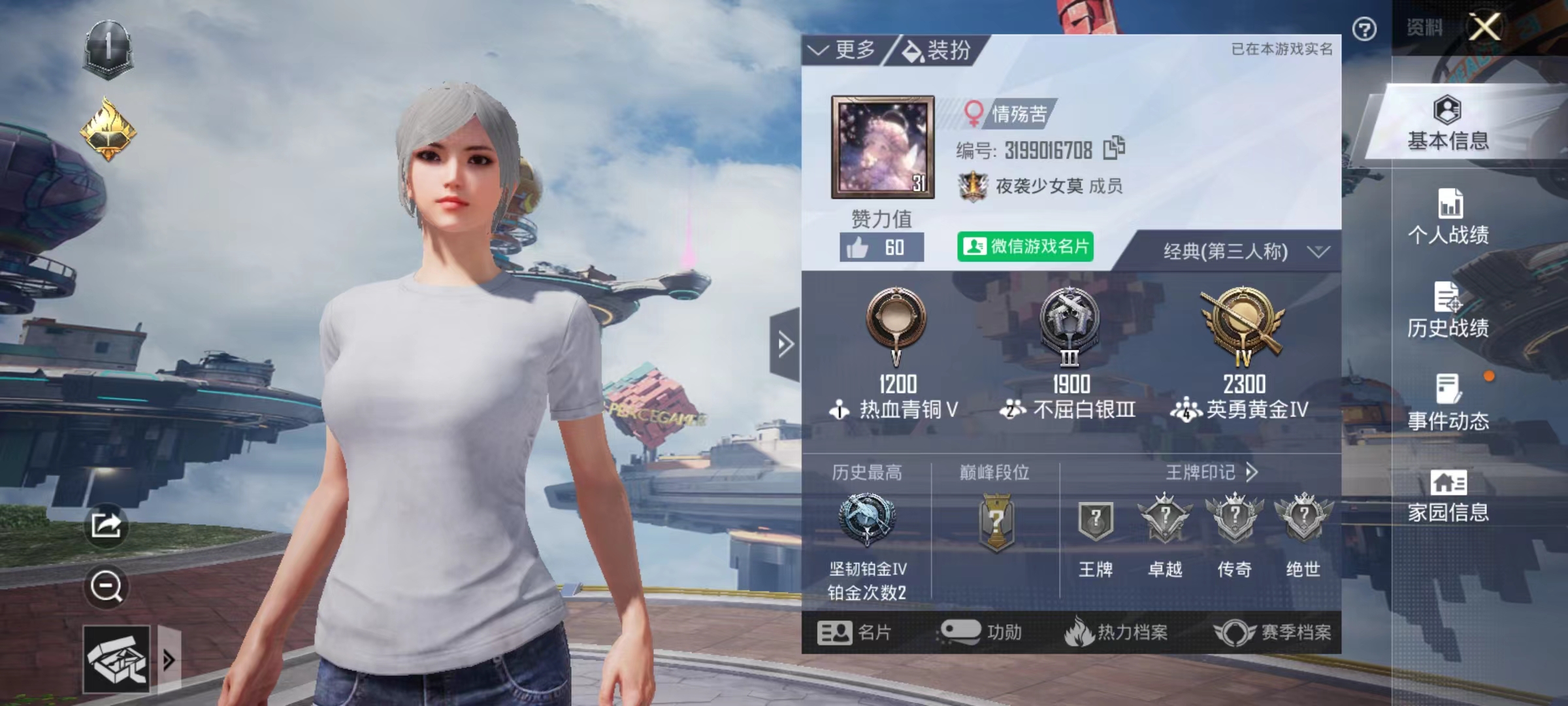The height and width of the screenshot is (706, 1568).
Task: Open the 功勋 merit section
Action: pyautogui.click(x=981, y=632)
